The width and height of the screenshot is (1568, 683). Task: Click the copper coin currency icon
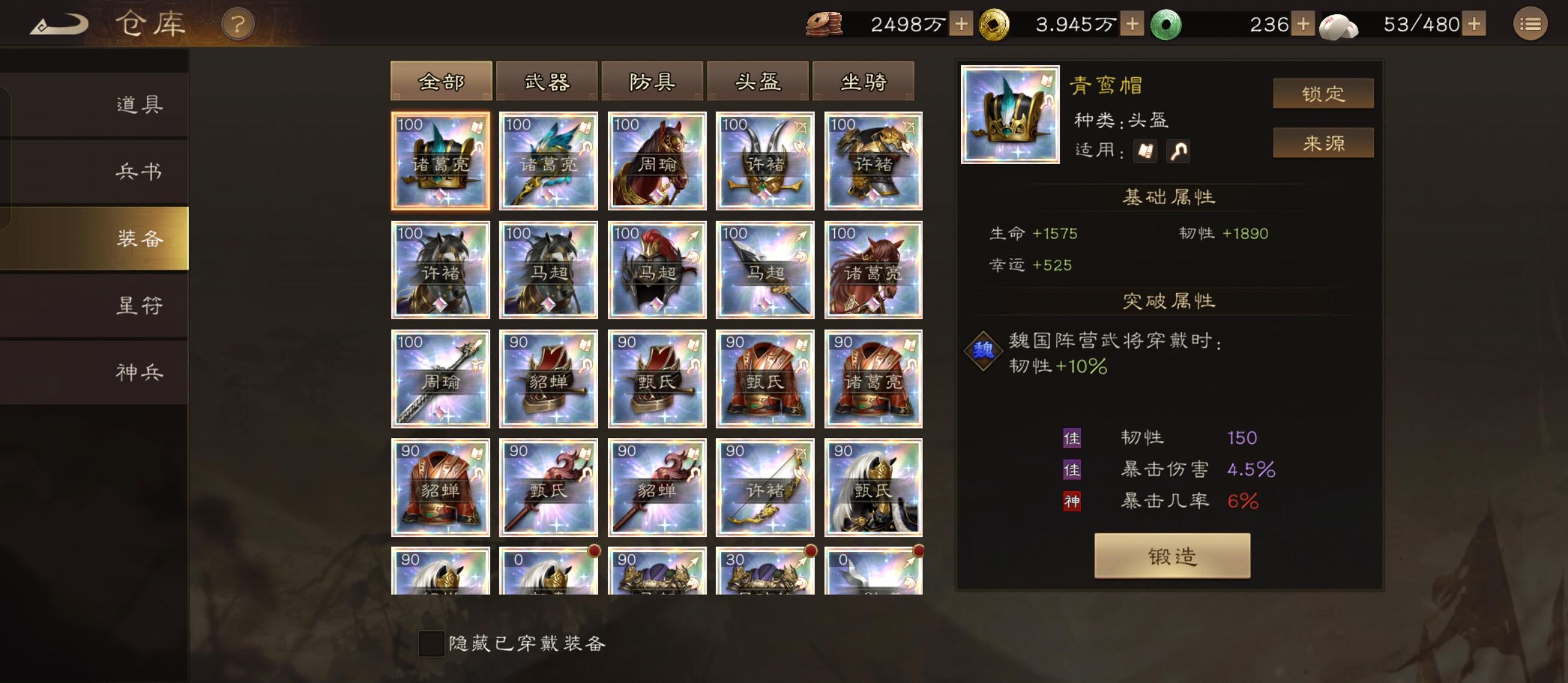point(823,23)
